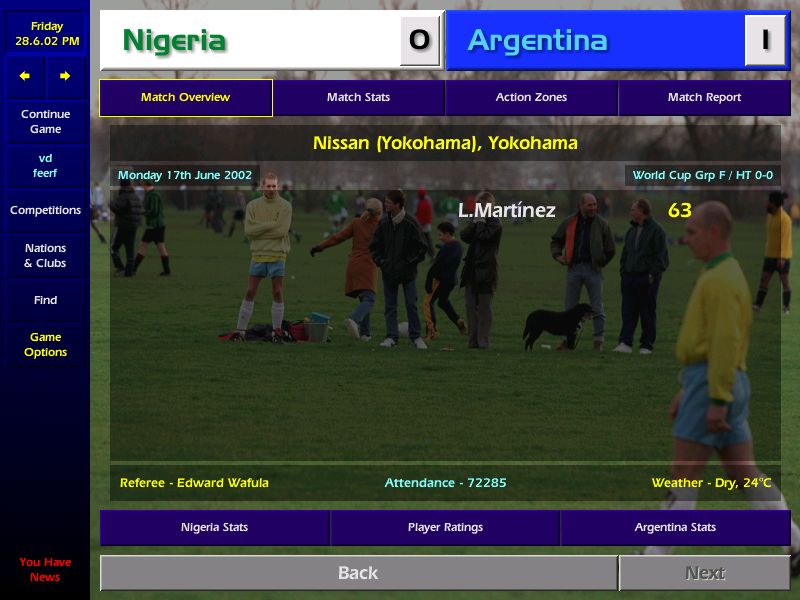Click the right yellow arrow
The height and width of the screenshot is (600, 800).
tap(65, 76)
